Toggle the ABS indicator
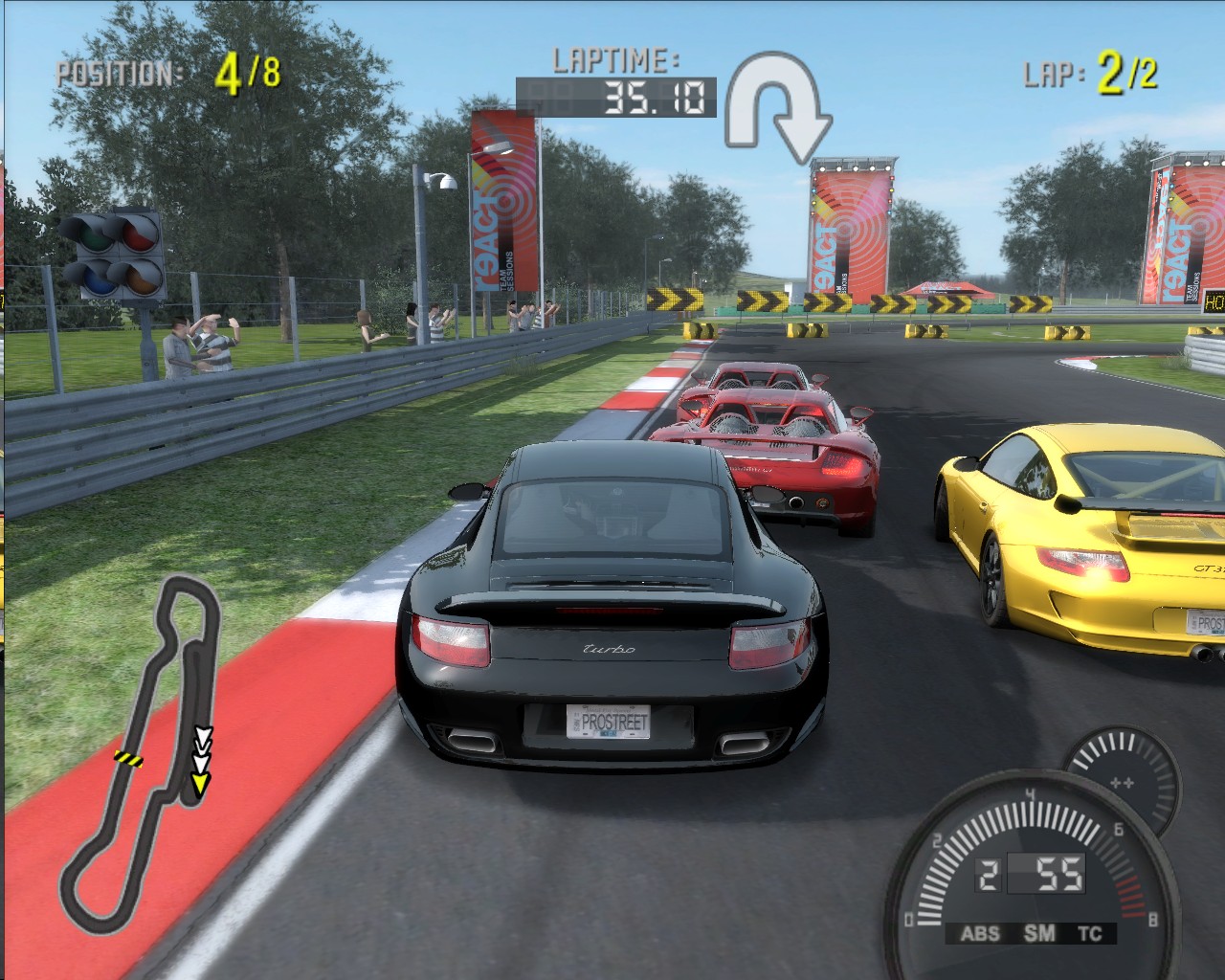 coord(979,933)
